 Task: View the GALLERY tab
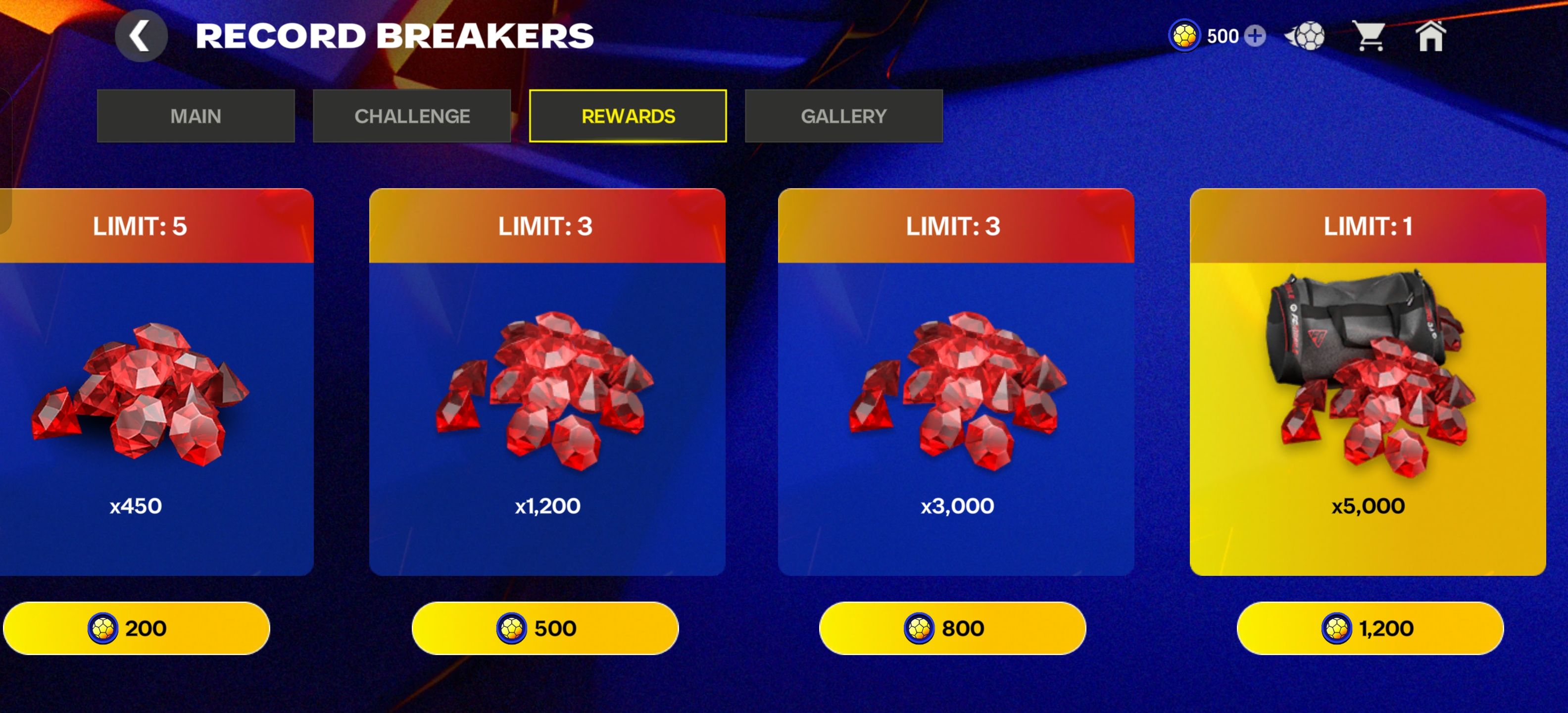[x=844, y=116]
